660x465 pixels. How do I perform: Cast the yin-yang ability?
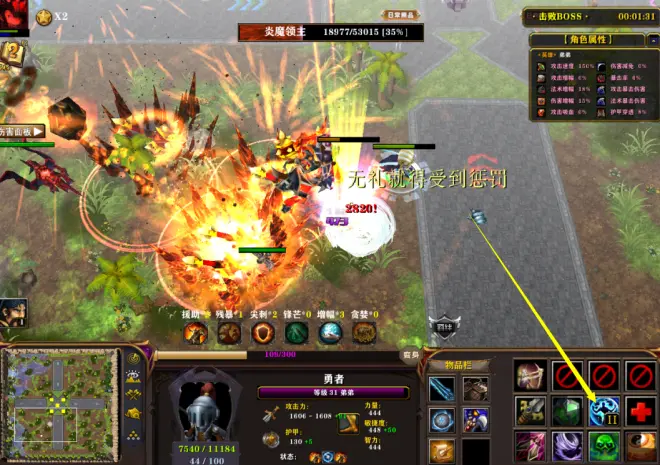[x=640, y=446]
